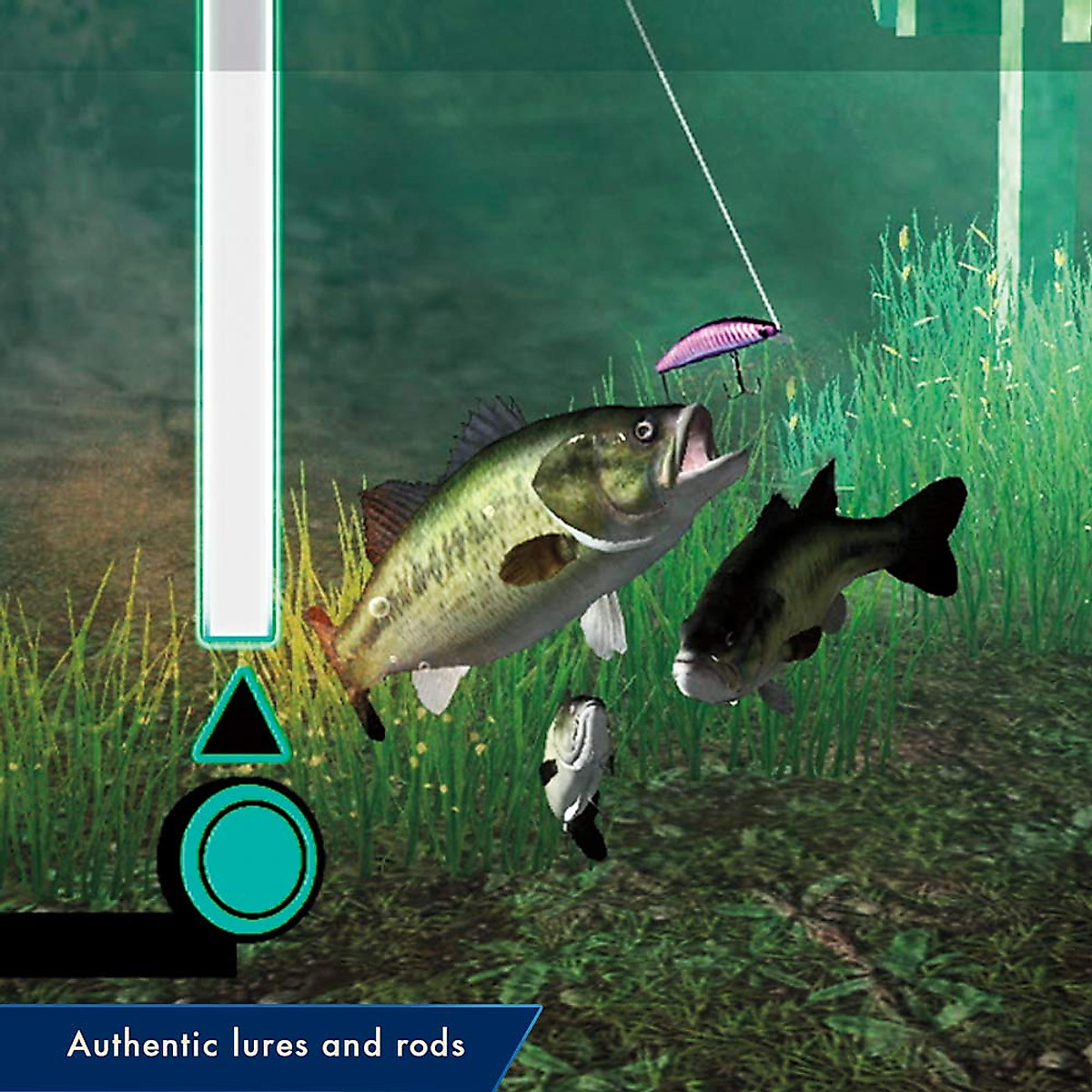
Task: Click the teal circular reel icon
Action: coord(248,857)
